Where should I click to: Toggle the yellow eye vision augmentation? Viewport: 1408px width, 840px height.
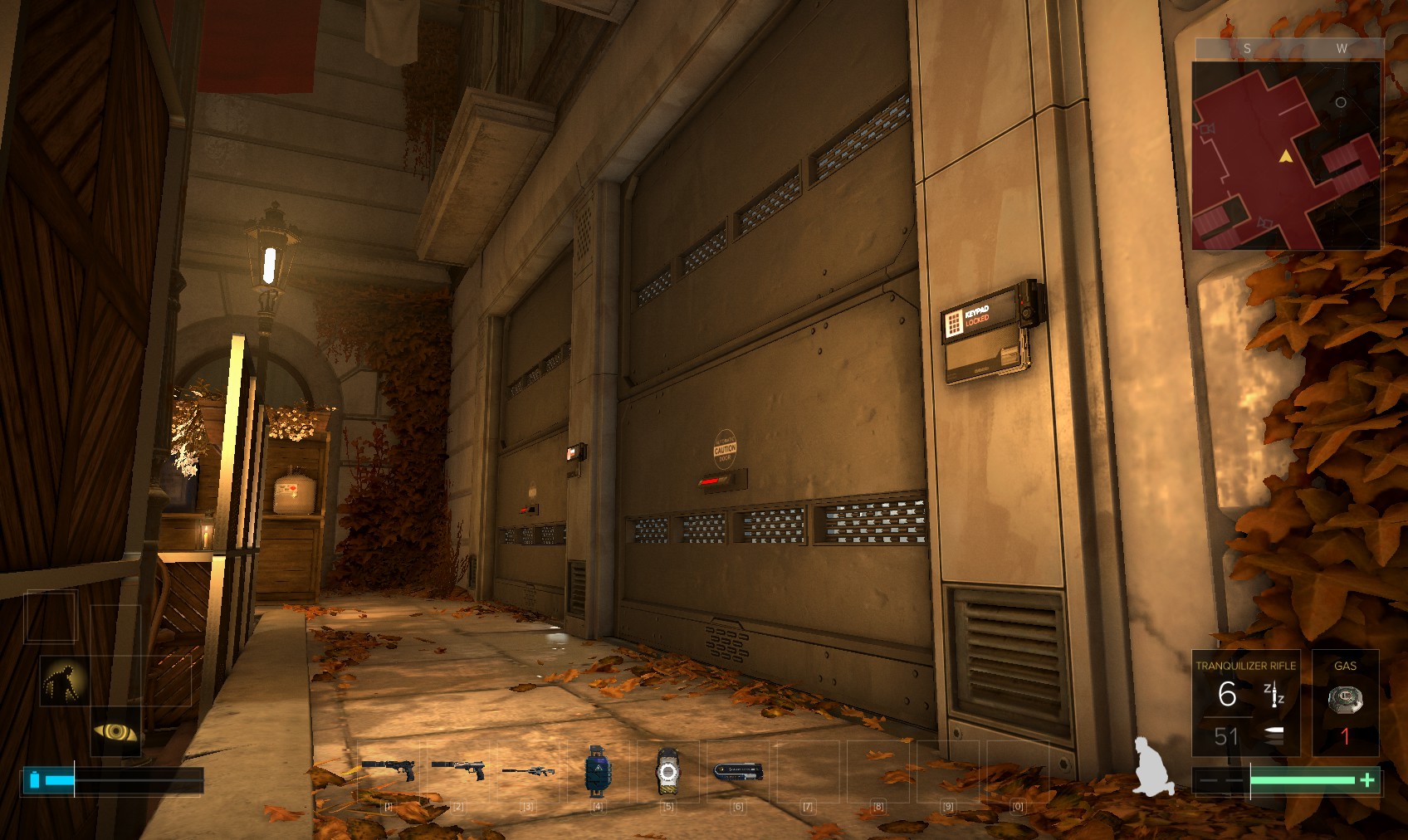(x=115, y=732)
